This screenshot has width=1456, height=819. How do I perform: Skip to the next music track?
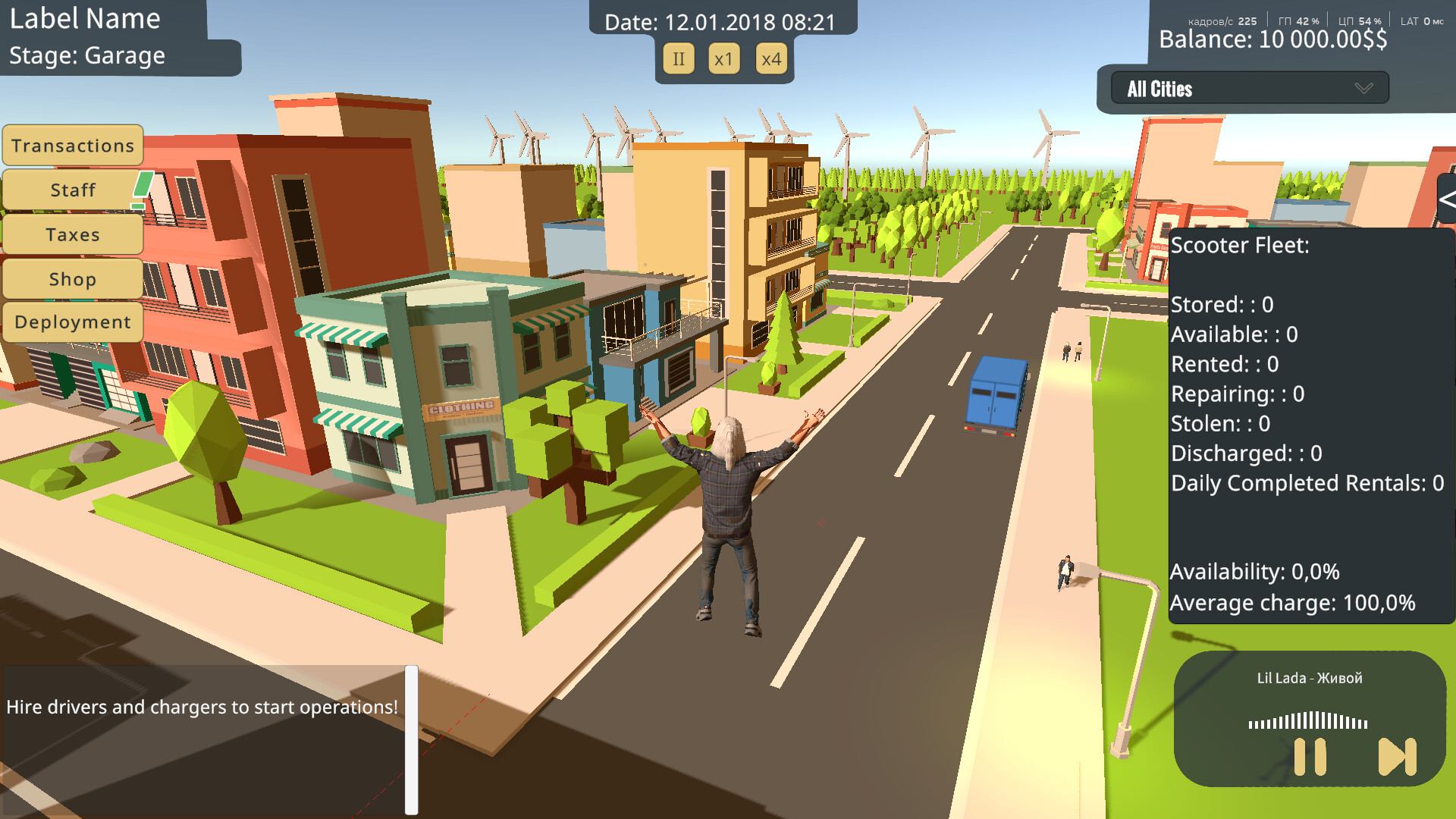1397,757
